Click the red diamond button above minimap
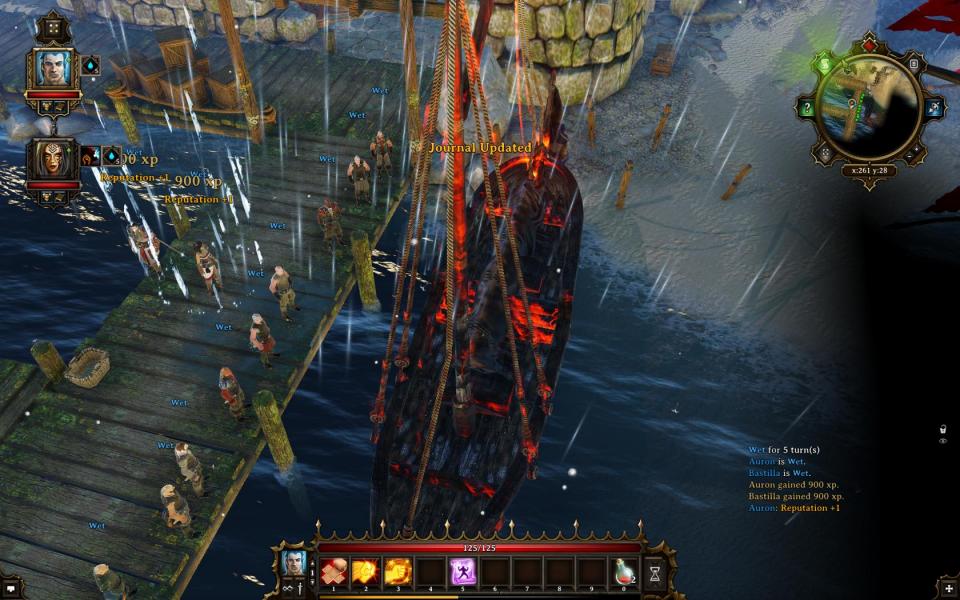 868,47
